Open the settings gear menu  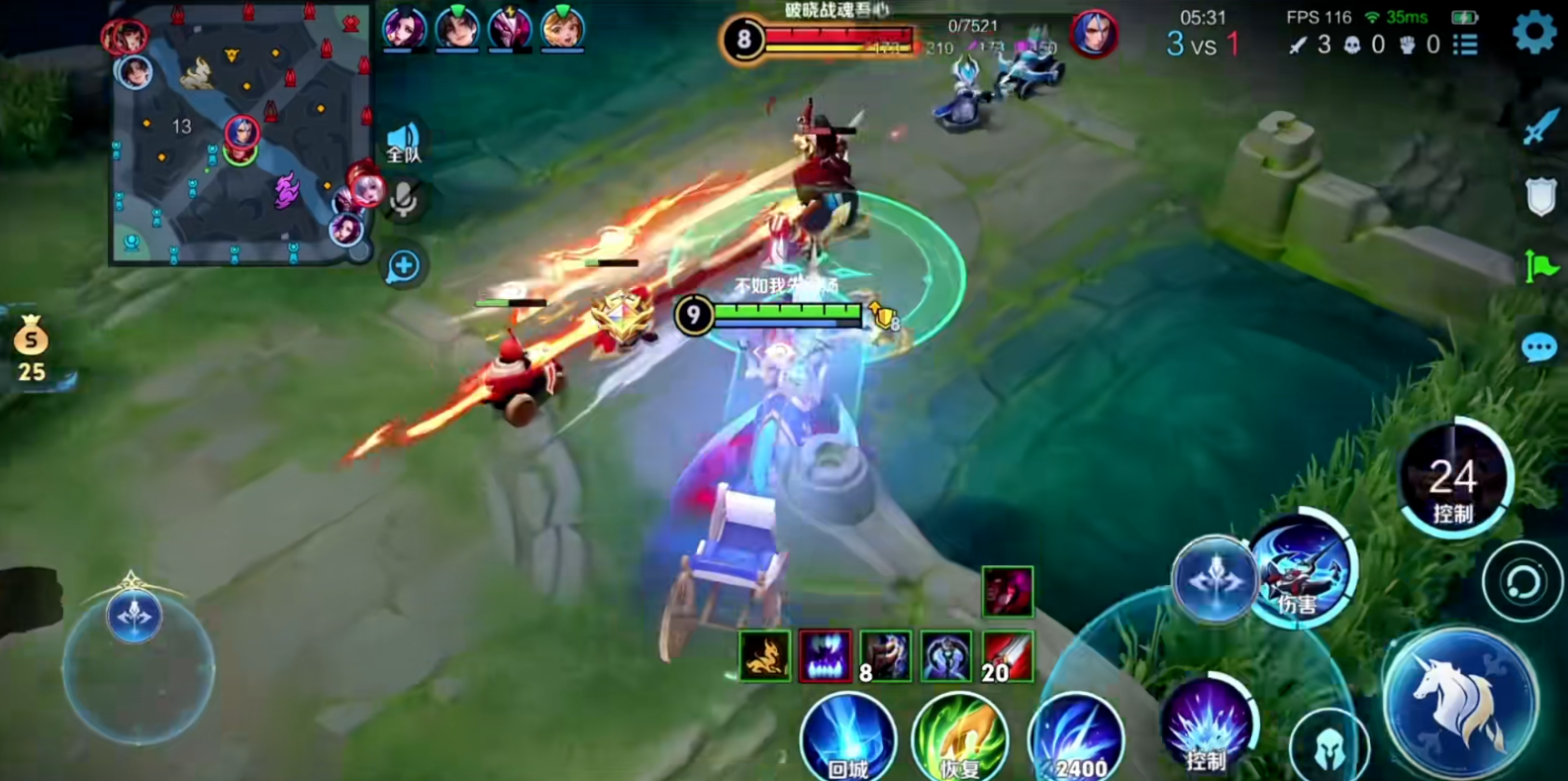pyautogui.click(x=1534, y=31)
